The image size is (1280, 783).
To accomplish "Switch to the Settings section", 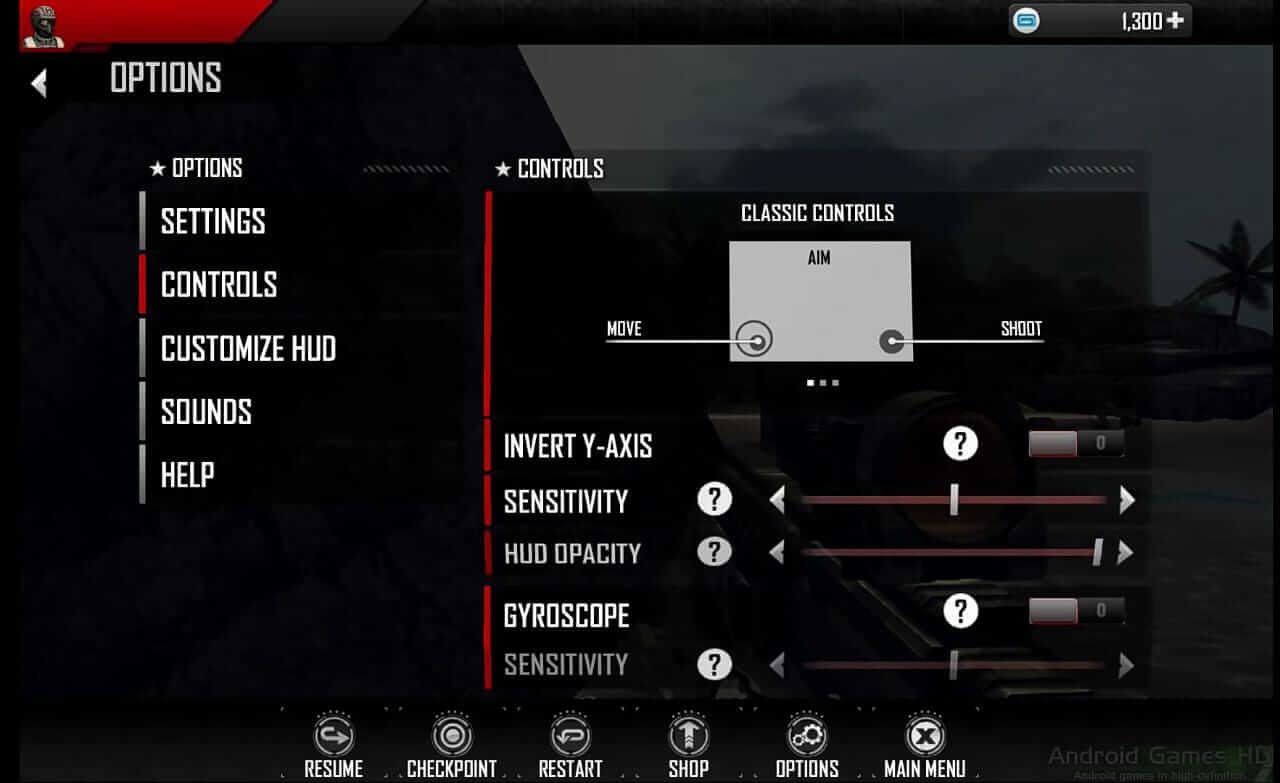I will [213, 221].
